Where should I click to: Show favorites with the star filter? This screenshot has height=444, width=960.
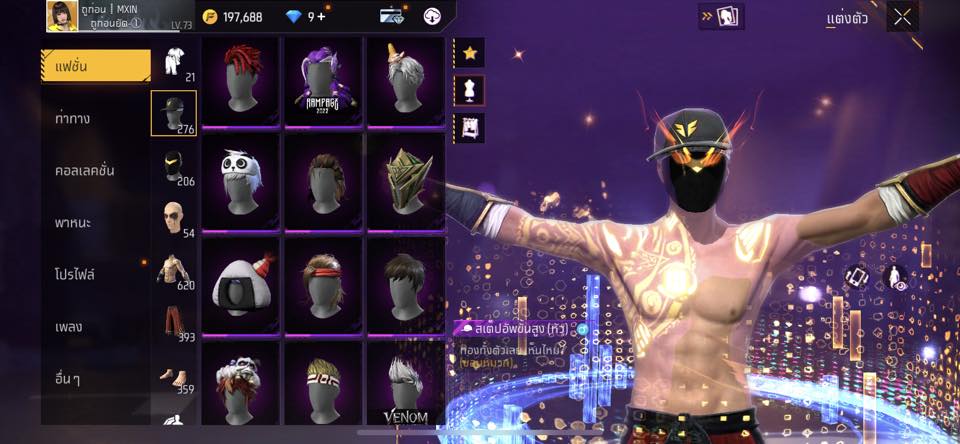pyautogui.click(x=470, y=52)
